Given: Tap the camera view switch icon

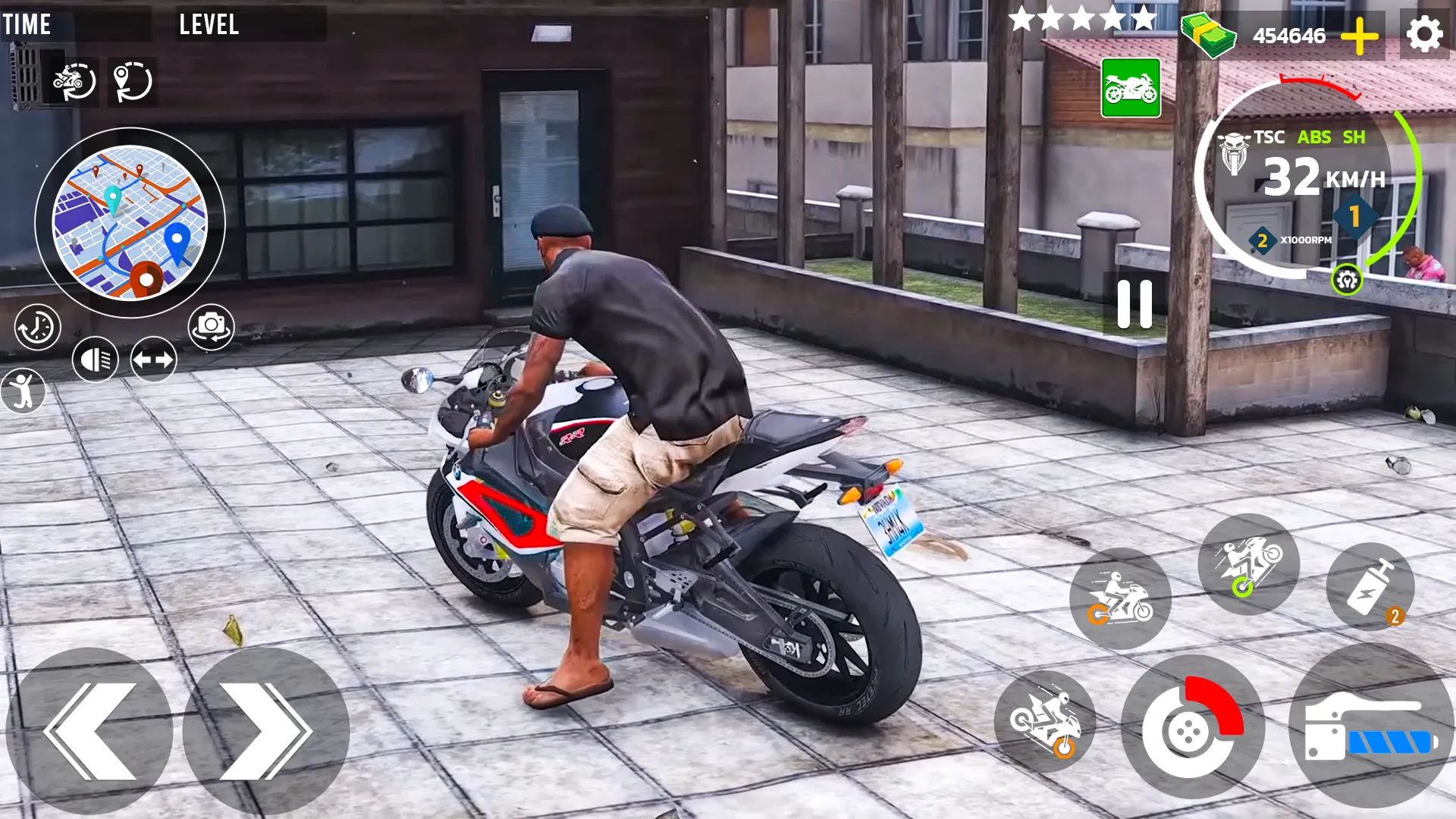Looking at the screenshot, I should 210,326.
